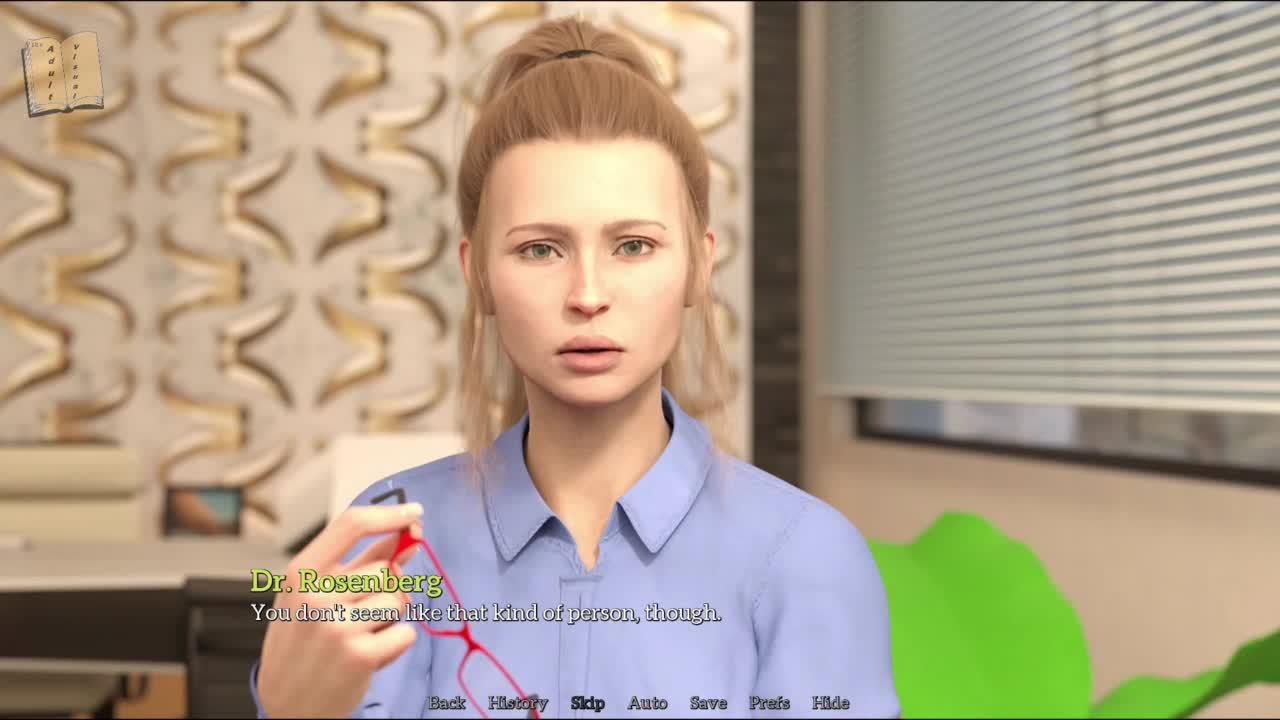This screenshot has width=1280, height=720.
Task: Open the dialogue History log
Action: (517, 703)
